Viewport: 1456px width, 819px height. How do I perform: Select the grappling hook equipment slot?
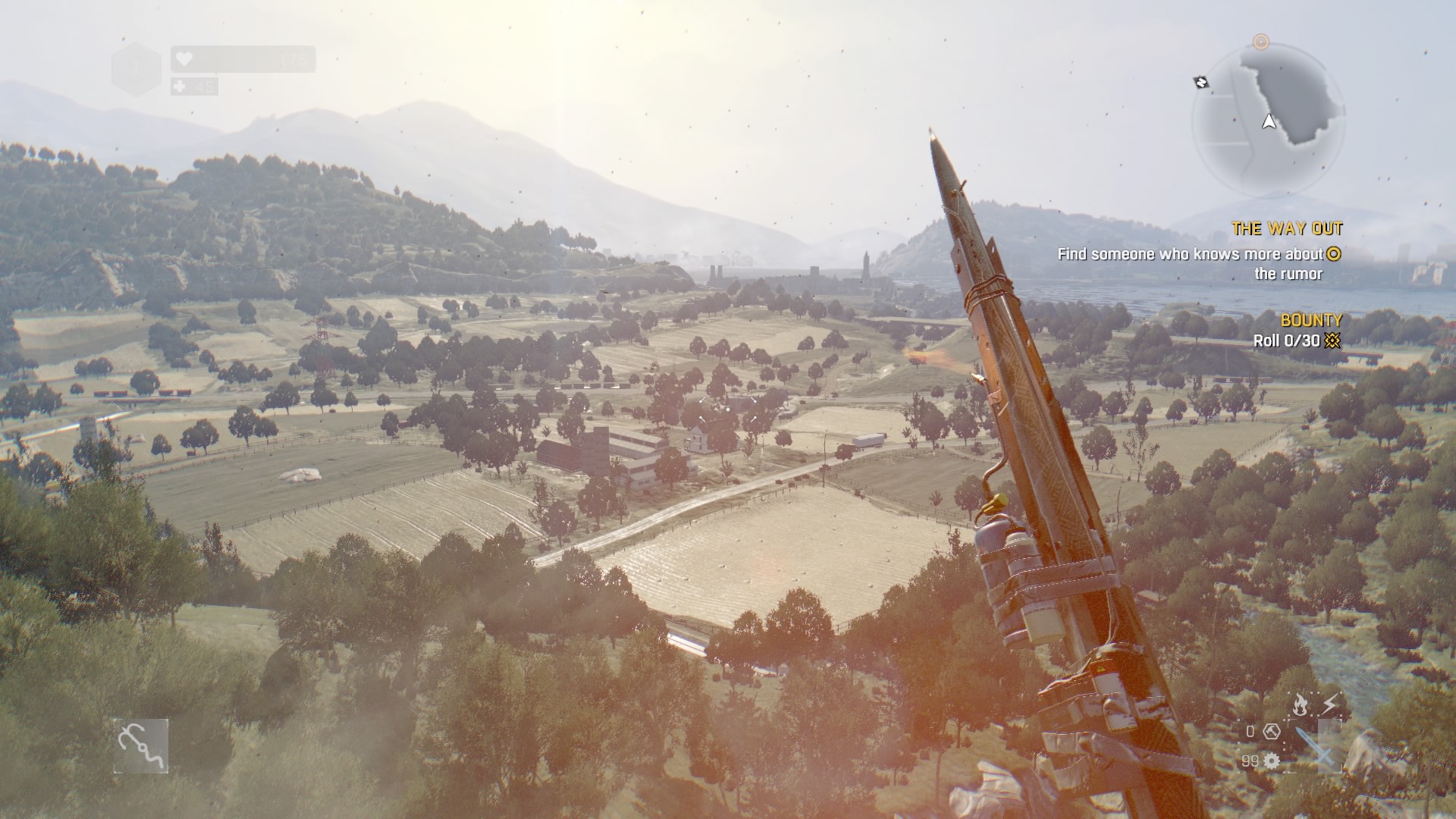coord(141,746)
